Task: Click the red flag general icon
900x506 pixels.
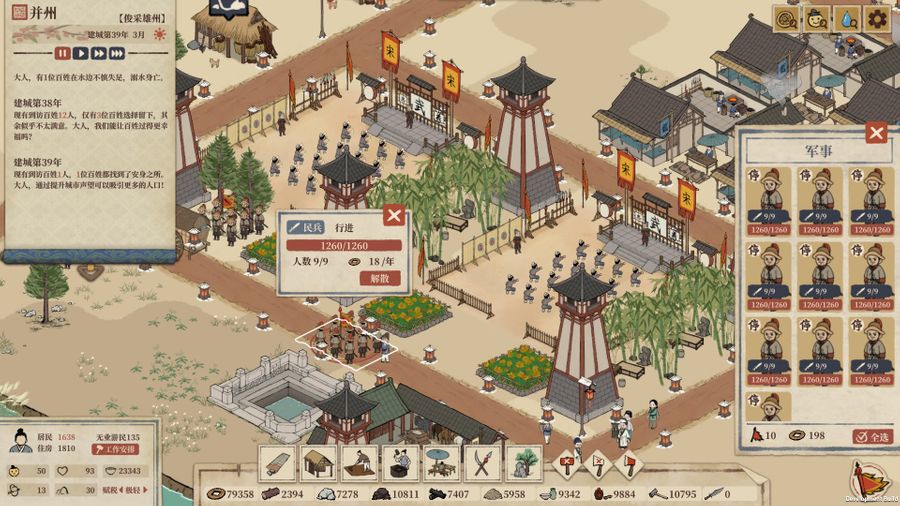Action: [x=867, y=479]
